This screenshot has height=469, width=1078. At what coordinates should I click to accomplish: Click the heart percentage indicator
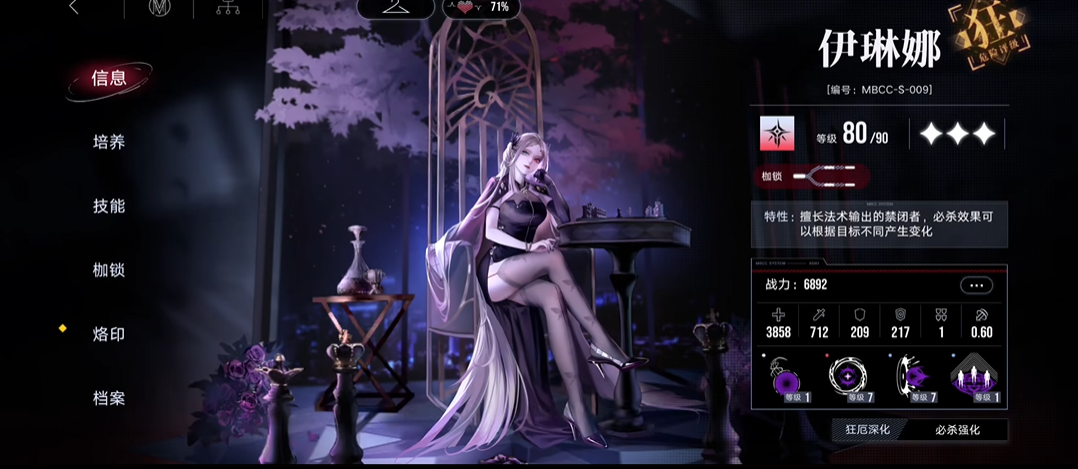tap(481, 7)
